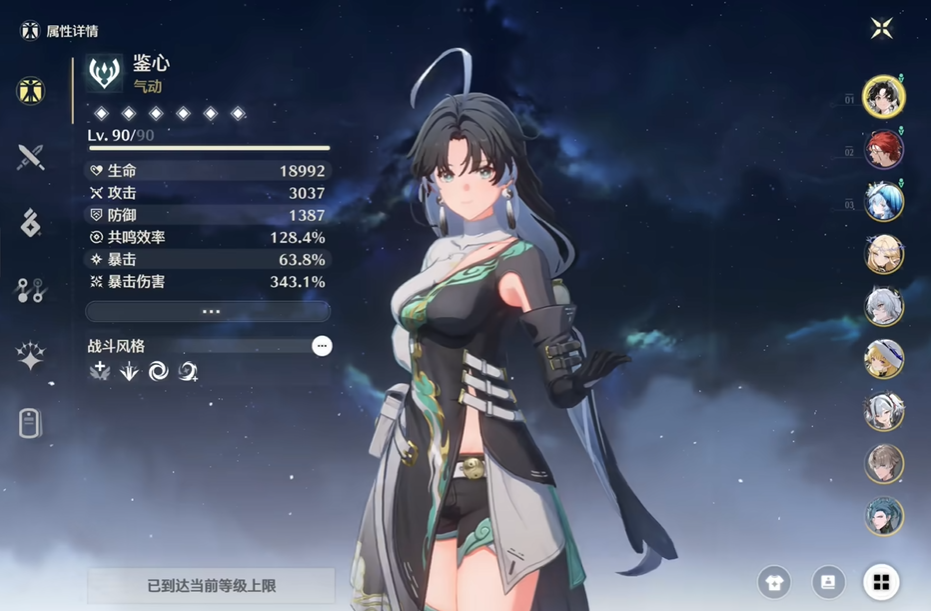The height and width of the screenshot is (611, 931).
Task: Select the red-haired character in slot 02
Action: tap(884, 150)
